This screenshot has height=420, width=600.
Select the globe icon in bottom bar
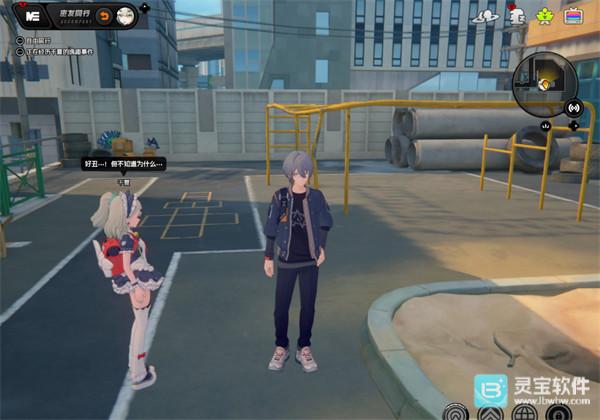point(521,411)
